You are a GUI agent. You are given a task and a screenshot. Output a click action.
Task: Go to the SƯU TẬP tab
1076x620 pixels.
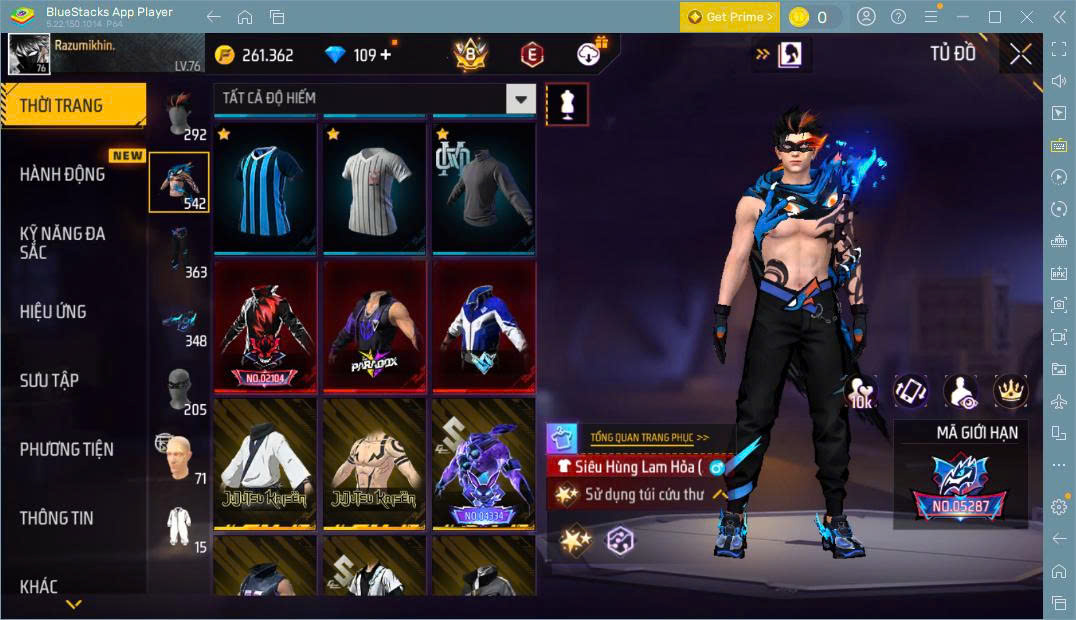(x=49, y=380)
